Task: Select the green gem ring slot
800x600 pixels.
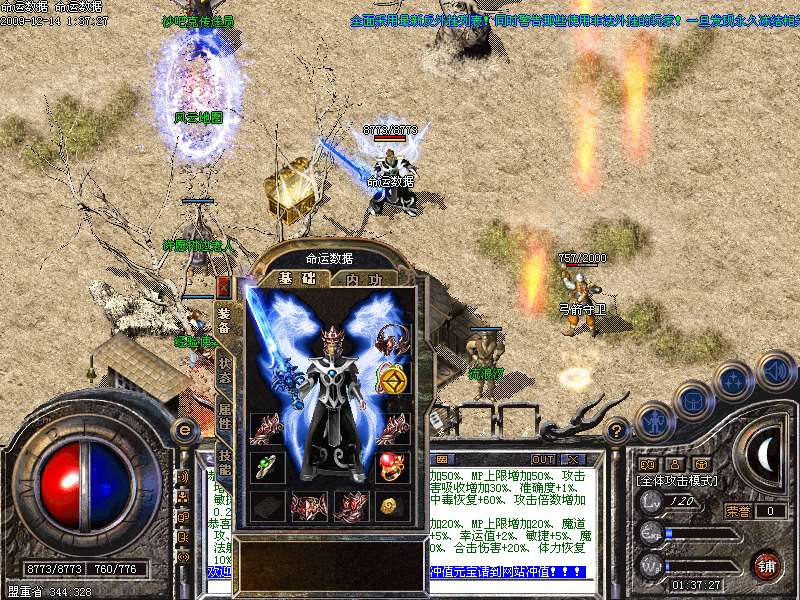Action: (x=266, y=466)
